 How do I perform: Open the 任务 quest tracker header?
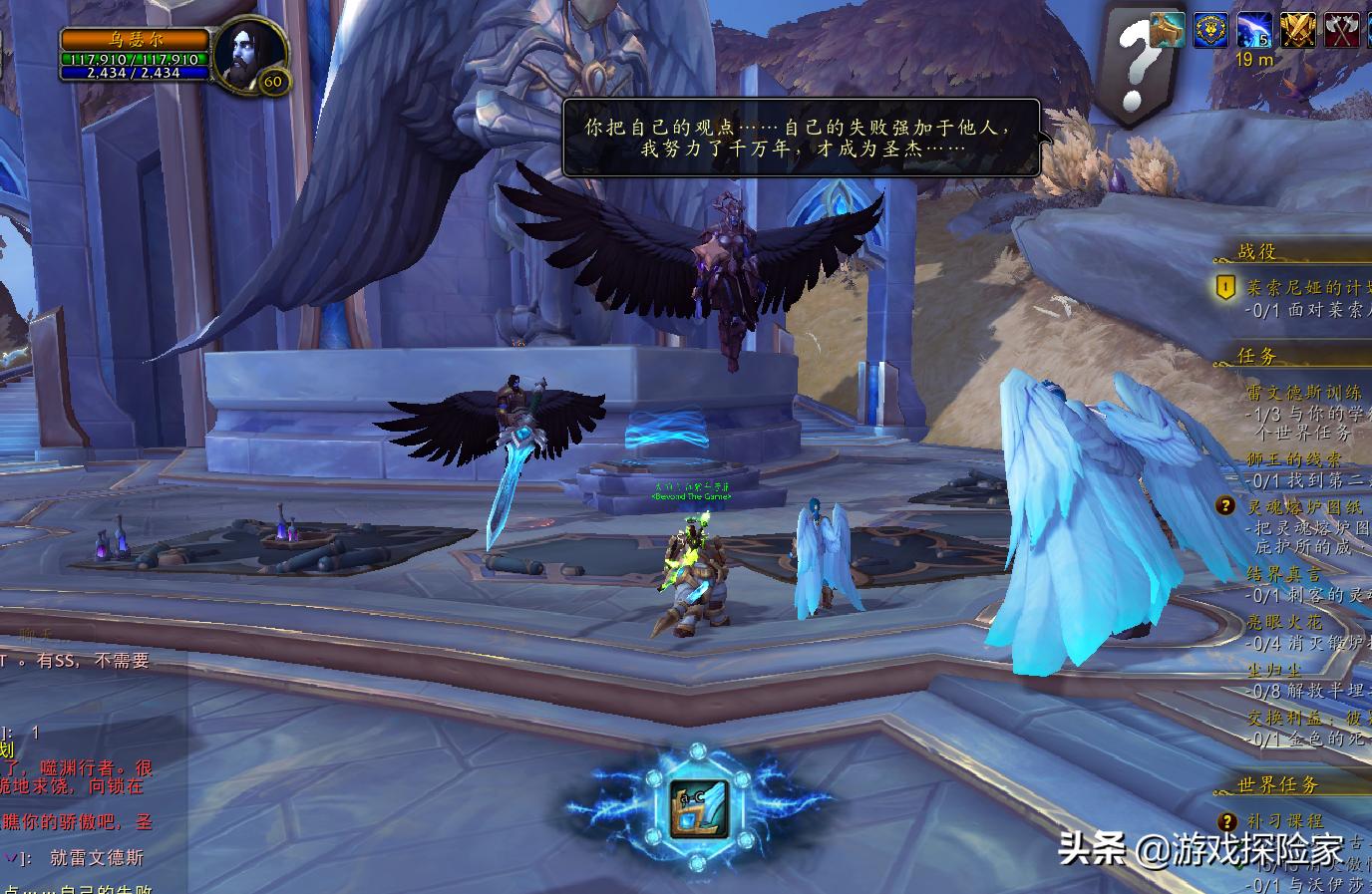point(1257,356)
